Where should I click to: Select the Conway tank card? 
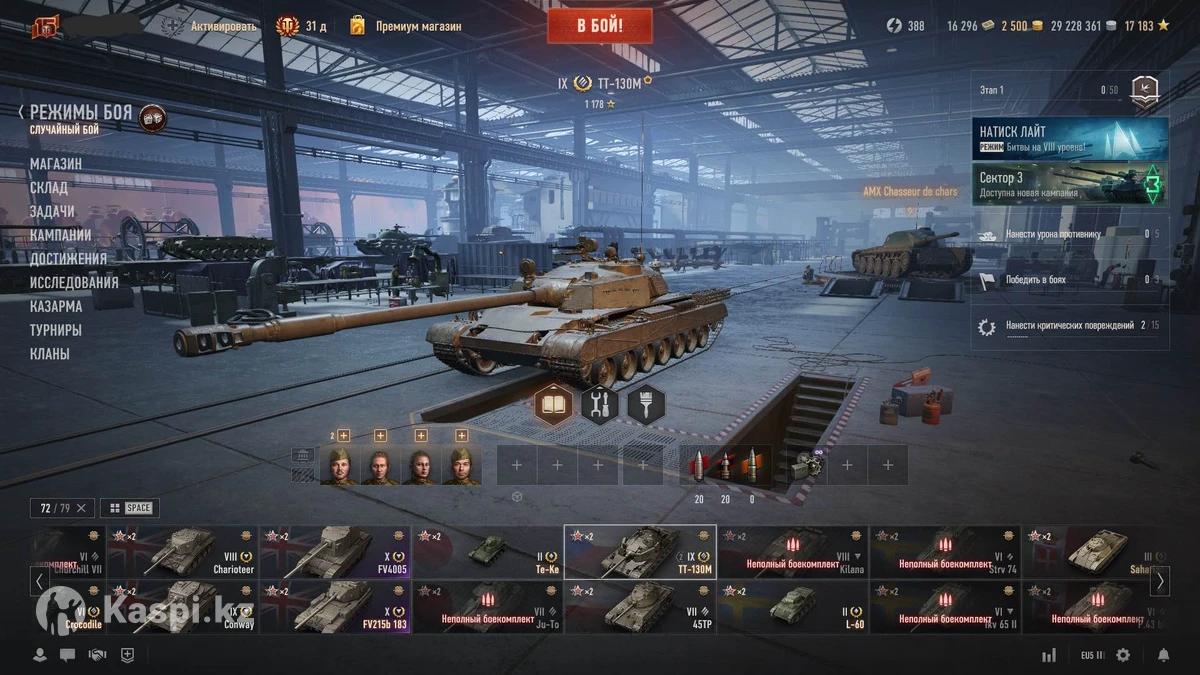pos(183,607)
